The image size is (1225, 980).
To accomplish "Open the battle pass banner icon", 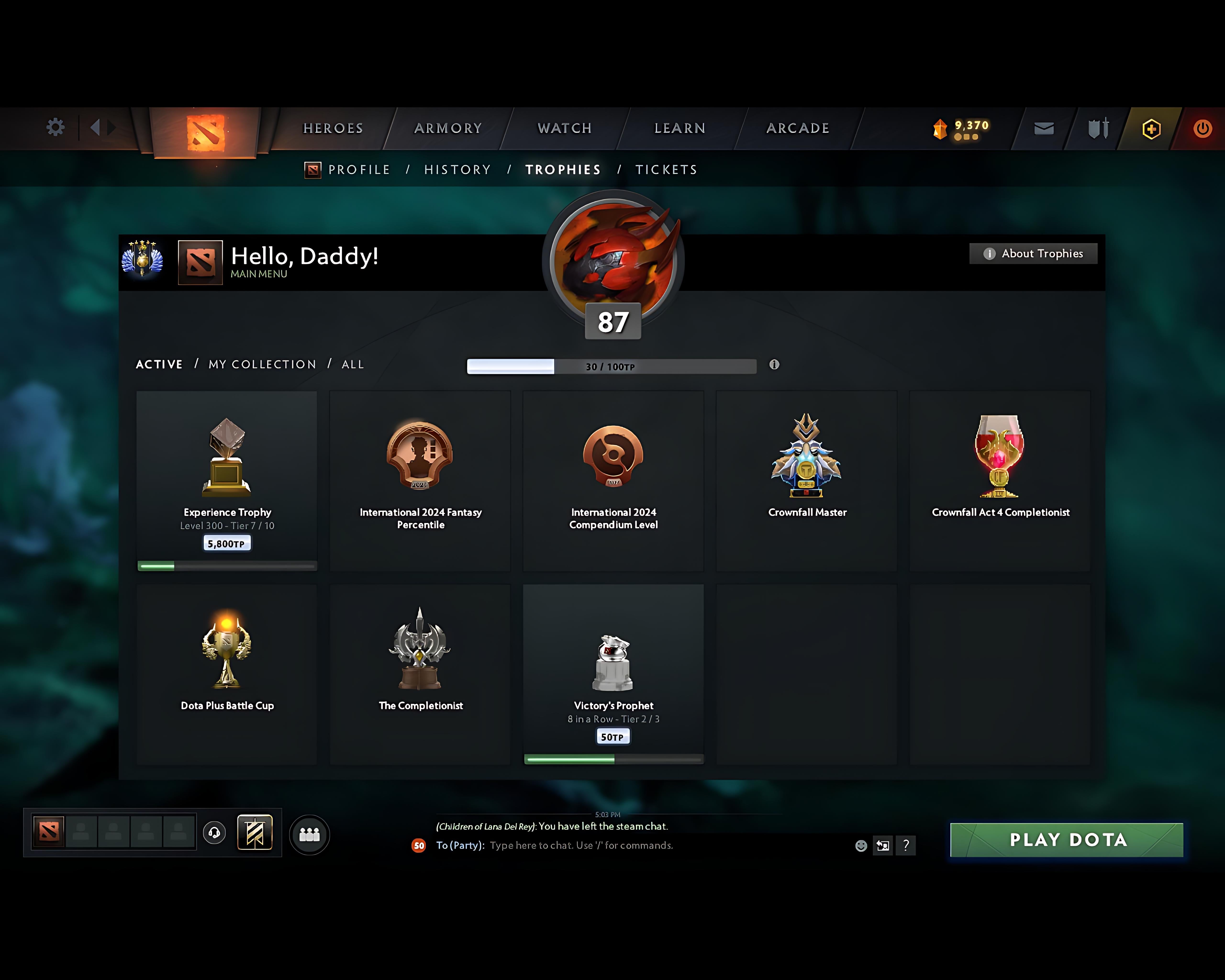I will pyautogui.click(x=255, y=833).
